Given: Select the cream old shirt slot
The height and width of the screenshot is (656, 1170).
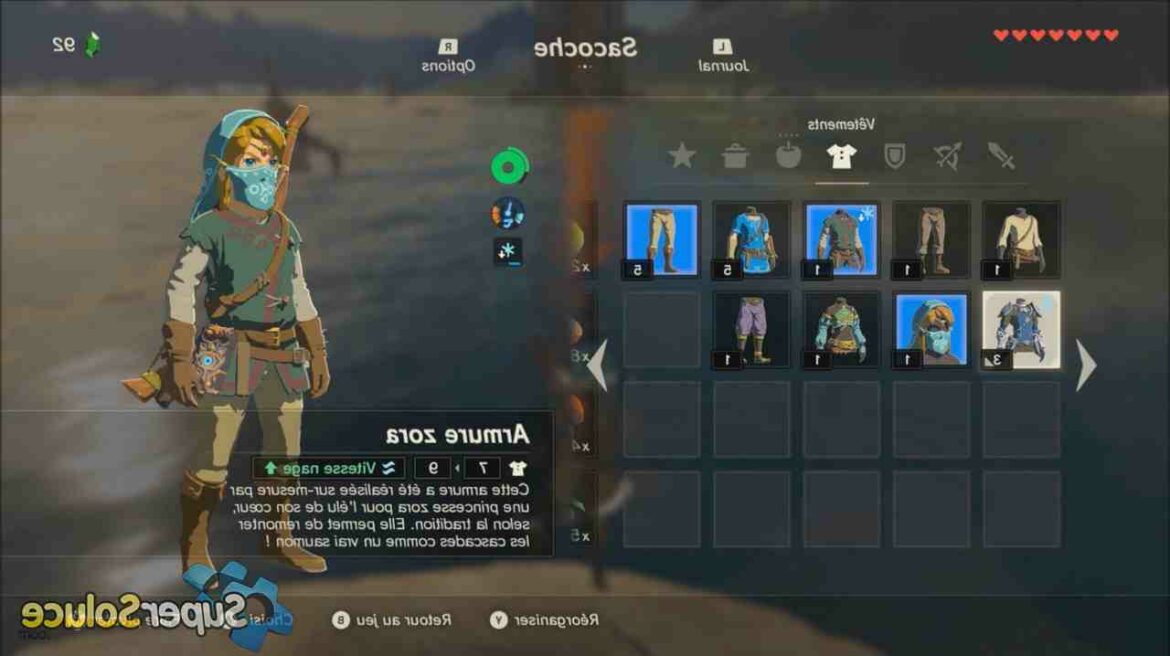Looking at the screenshot, I should tap(1021, 240).
